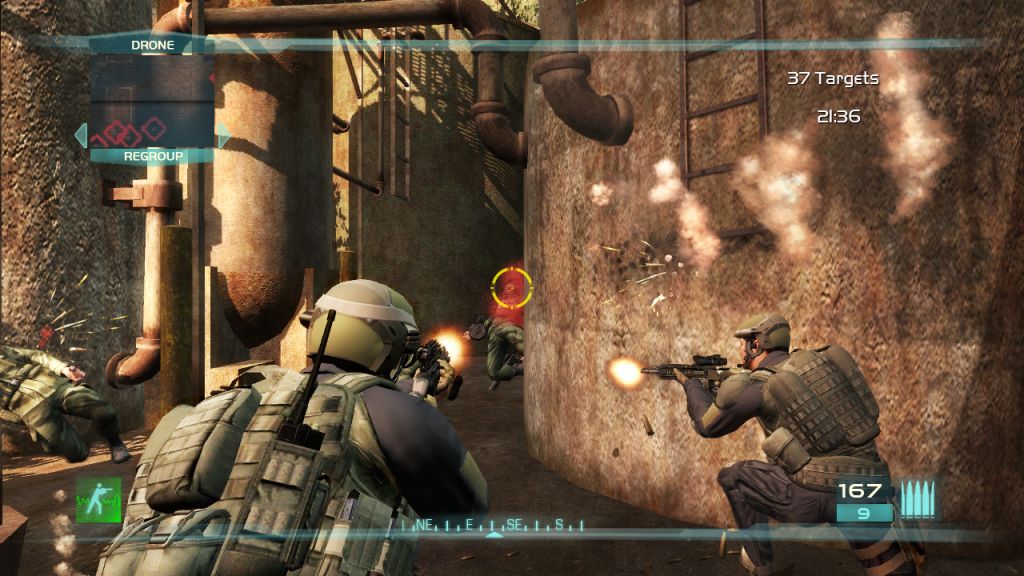Click the green soldier stance status icon
The width and height of the screenshot is (1024, 576).
(98, 499)
